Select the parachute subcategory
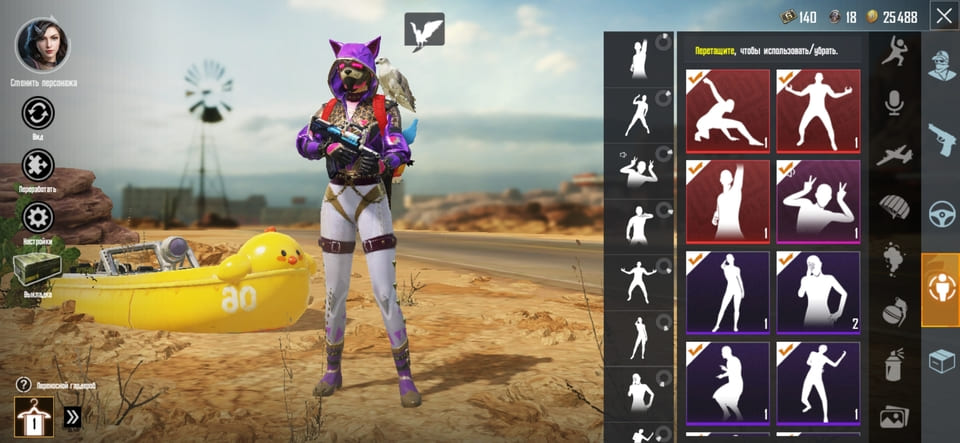Viewport: 960px width, 443px height. (893, 208)
